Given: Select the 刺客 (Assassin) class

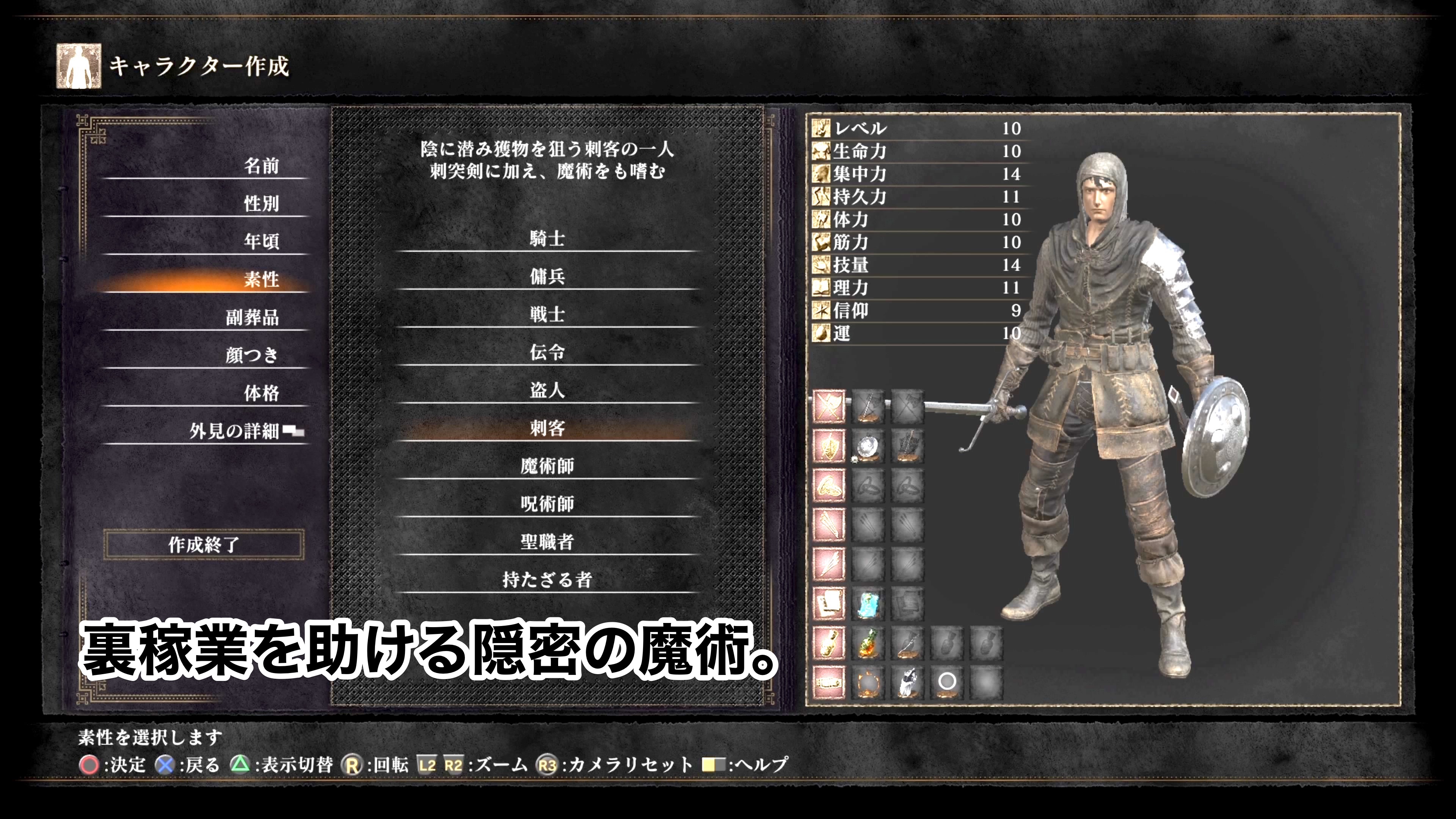Looking at the screenshot, I should pos(546,428).
